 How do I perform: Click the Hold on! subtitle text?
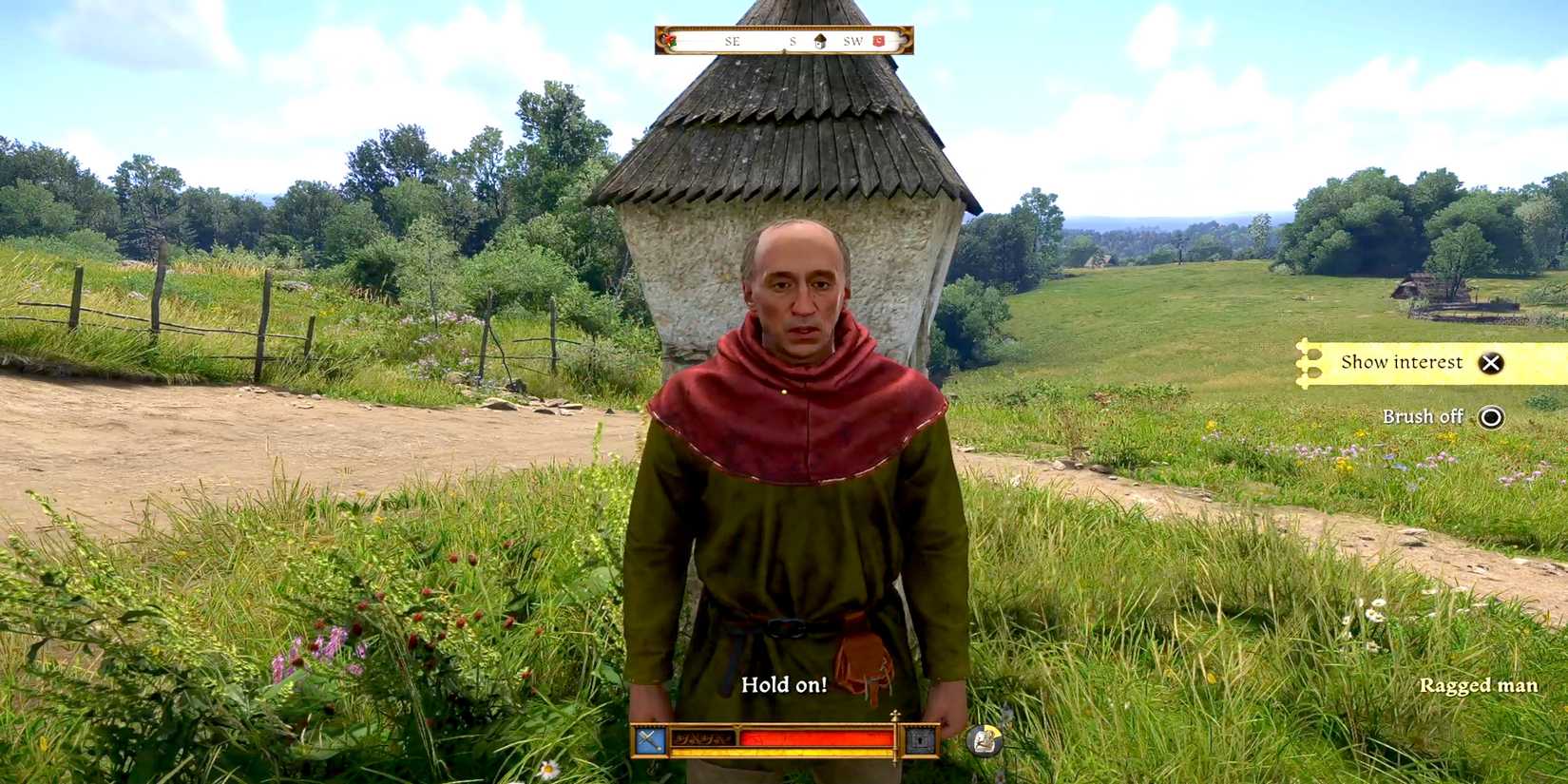coord(785,685)
